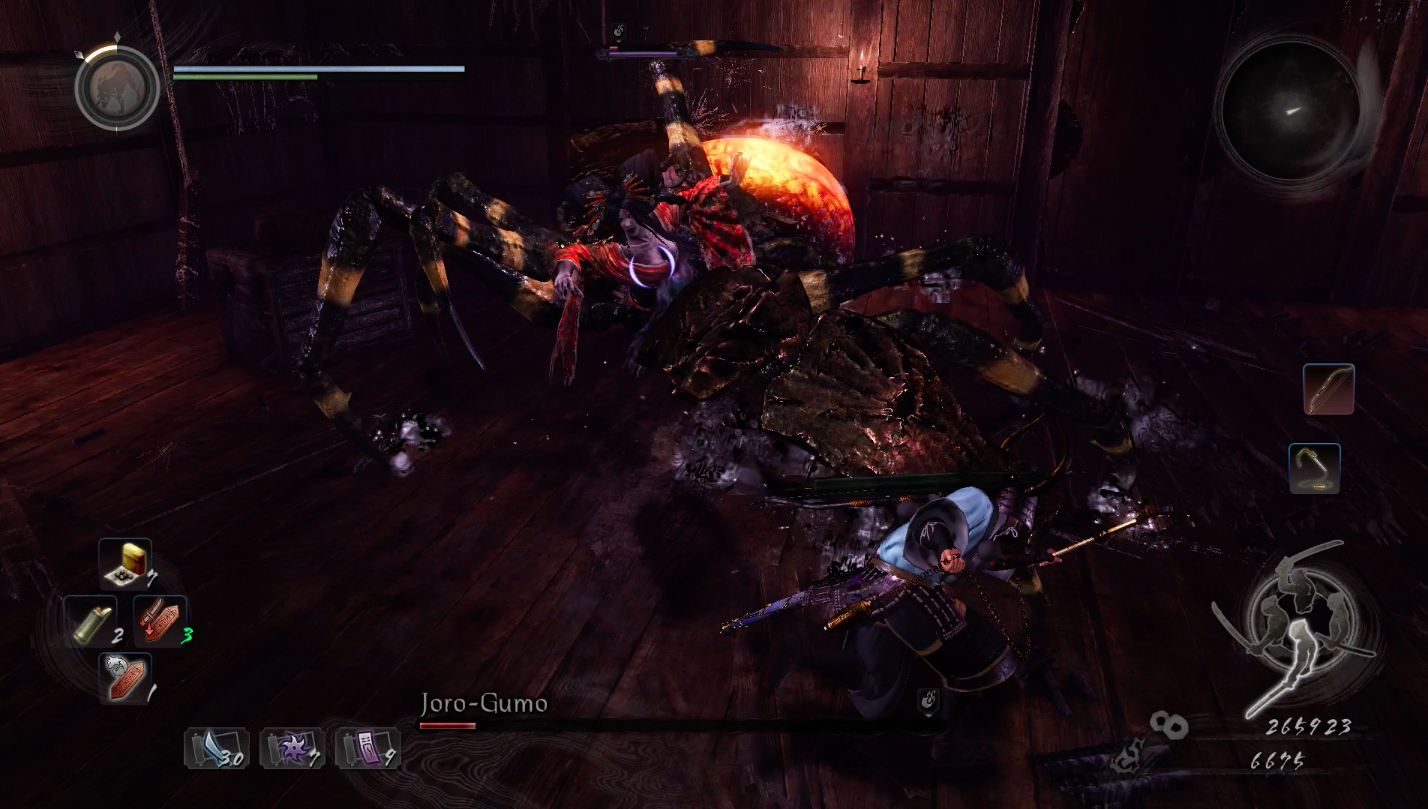Use the talisman with white spirit swirl
Screen dimensions: 1428x809
[125, 678]
